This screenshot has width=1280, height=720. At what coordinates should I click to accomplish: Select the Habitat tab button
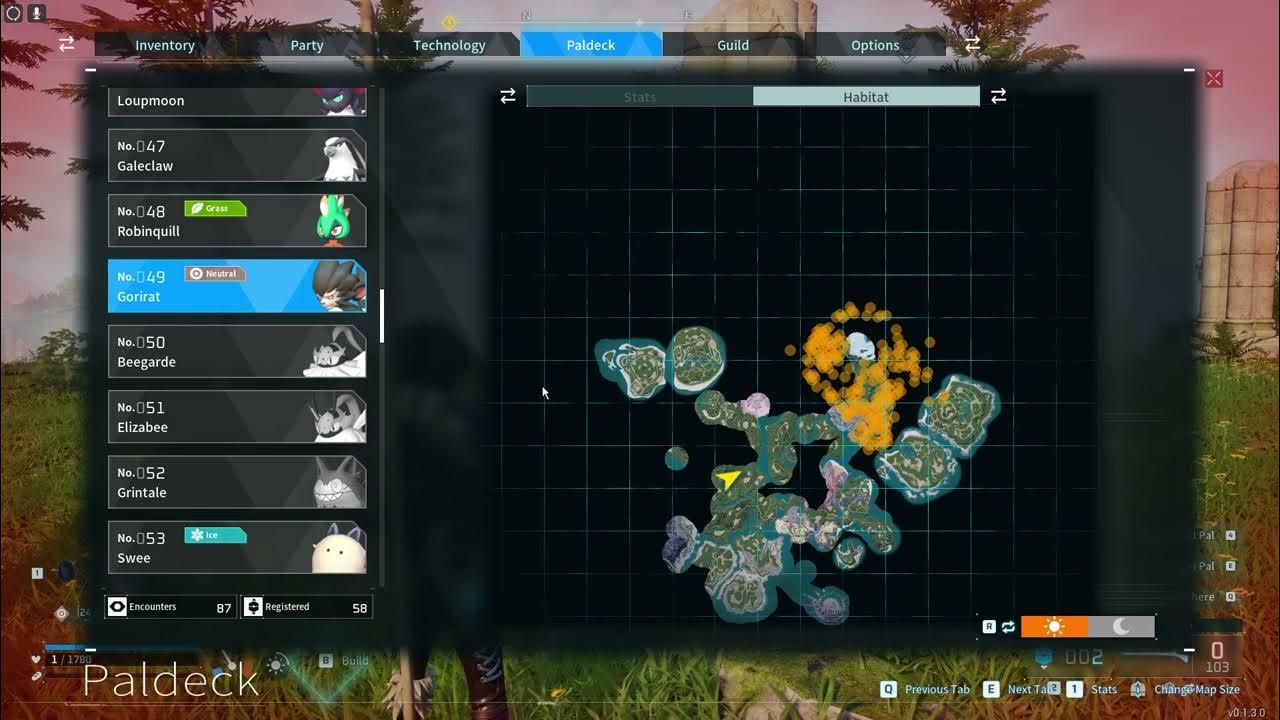click(x=866, y=96)
